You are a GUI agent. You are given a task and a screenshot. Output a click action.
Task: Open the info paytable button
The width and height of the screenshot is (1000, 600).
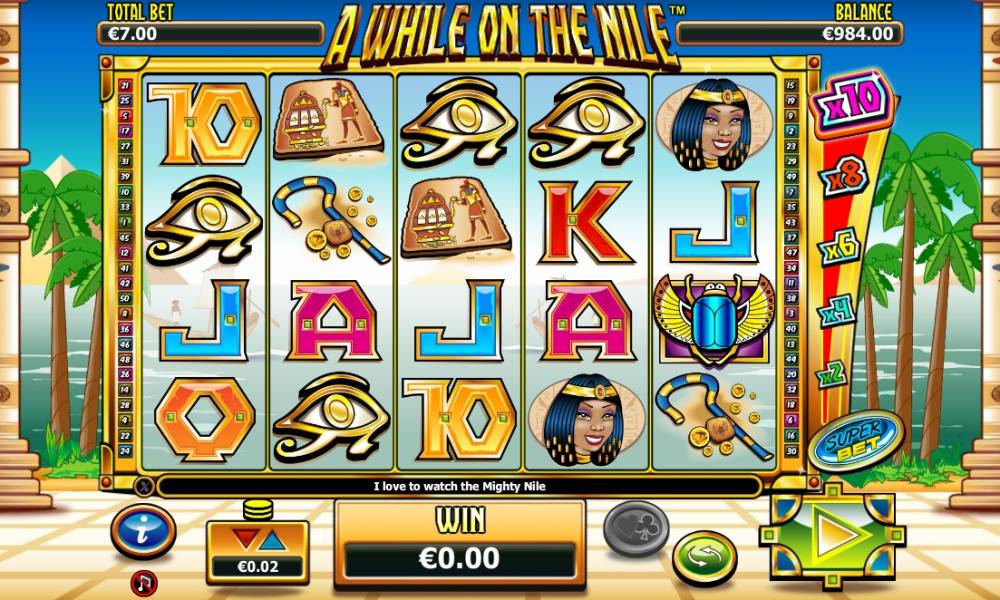click(144, 531)
